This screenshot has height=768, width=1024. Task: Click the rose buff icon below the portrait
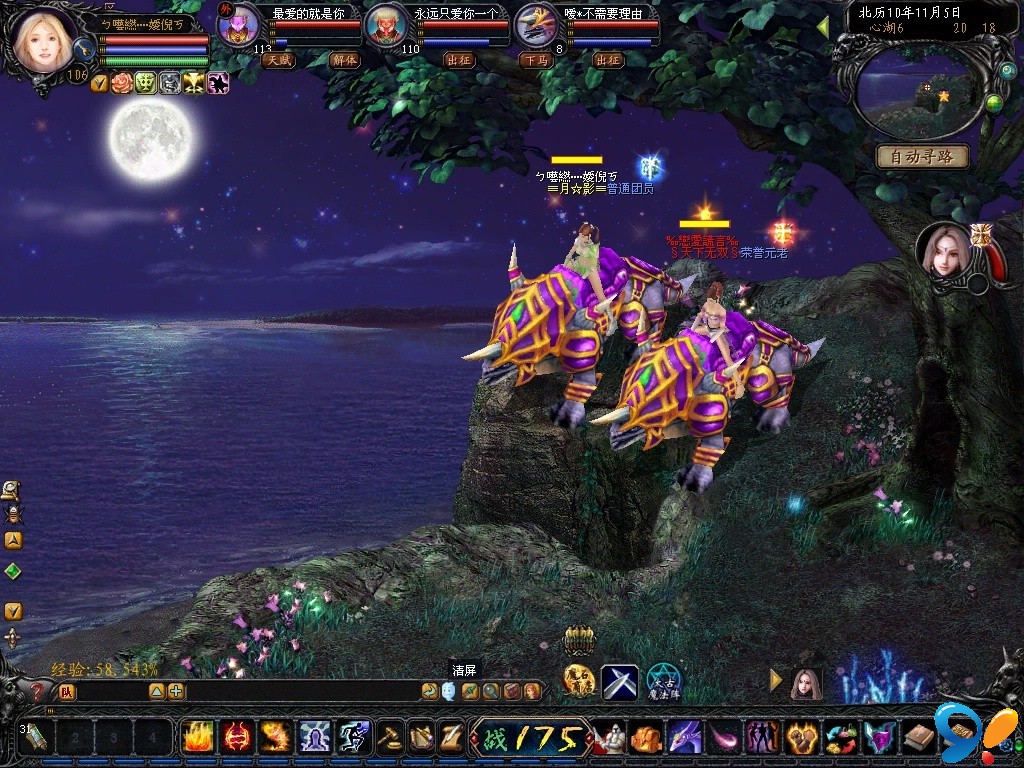tap(121, 83)
